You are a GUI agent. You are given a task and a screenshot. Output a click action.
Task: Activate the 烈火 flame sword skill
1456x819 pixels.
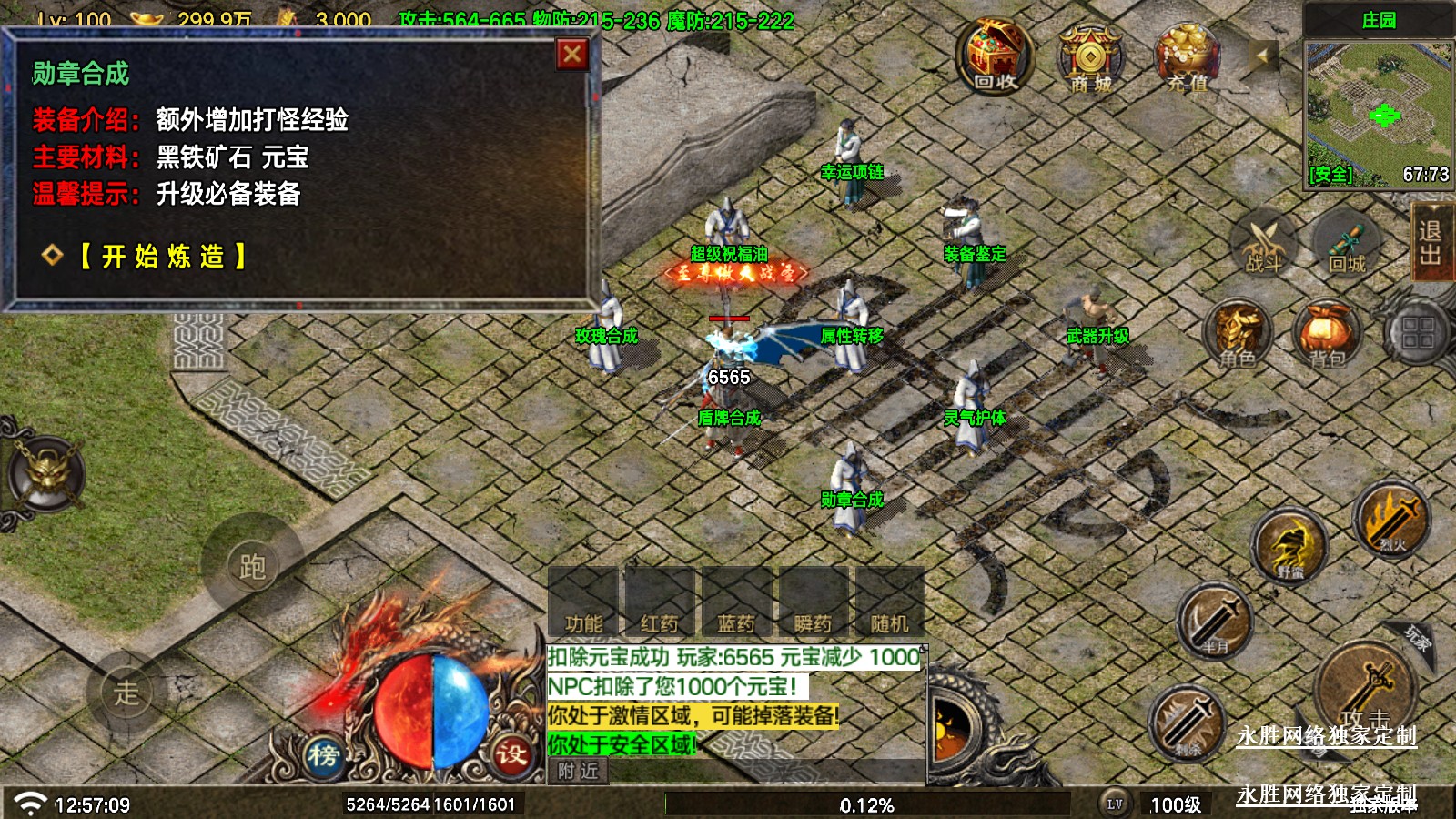[x=1390, y=521]
